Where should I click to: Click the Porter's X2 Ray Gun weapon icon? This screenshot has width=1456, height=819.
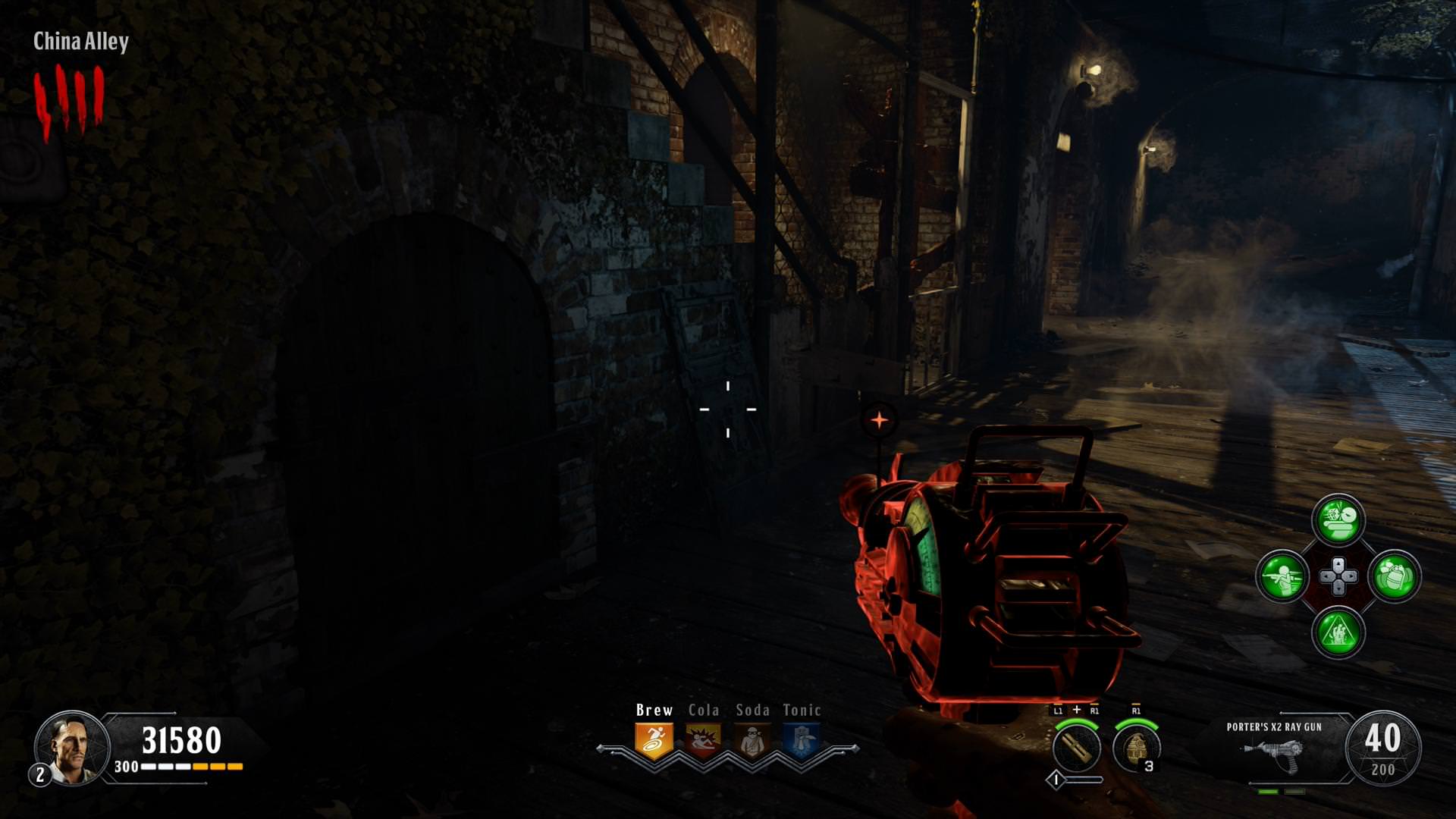[1273, 753]
